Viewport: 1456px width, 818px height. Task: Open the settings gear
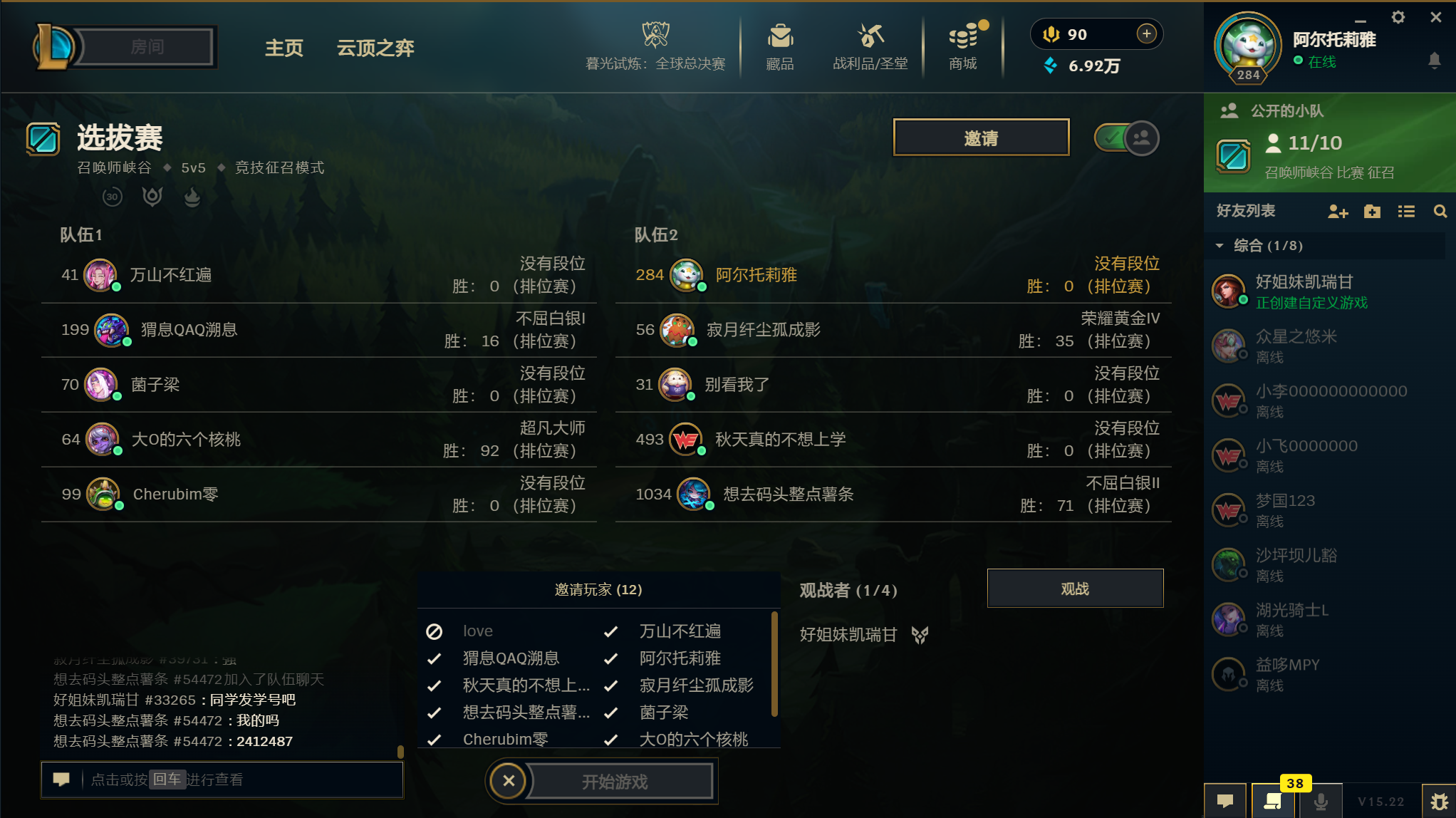point(1399,16)
